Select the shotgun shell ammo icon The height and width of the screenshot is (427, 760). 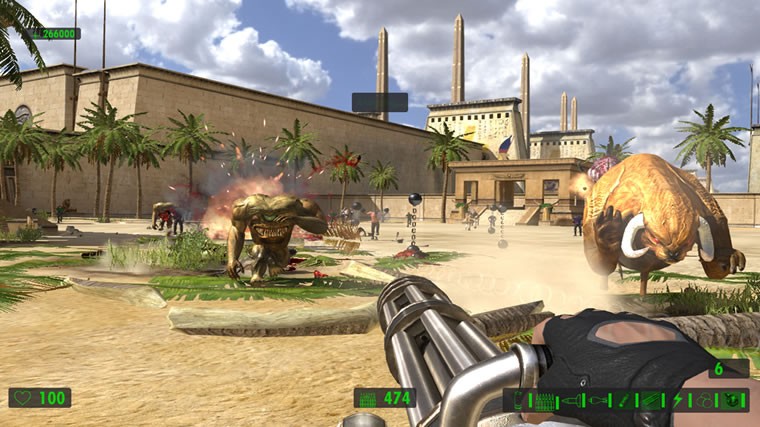coord(517,401)
